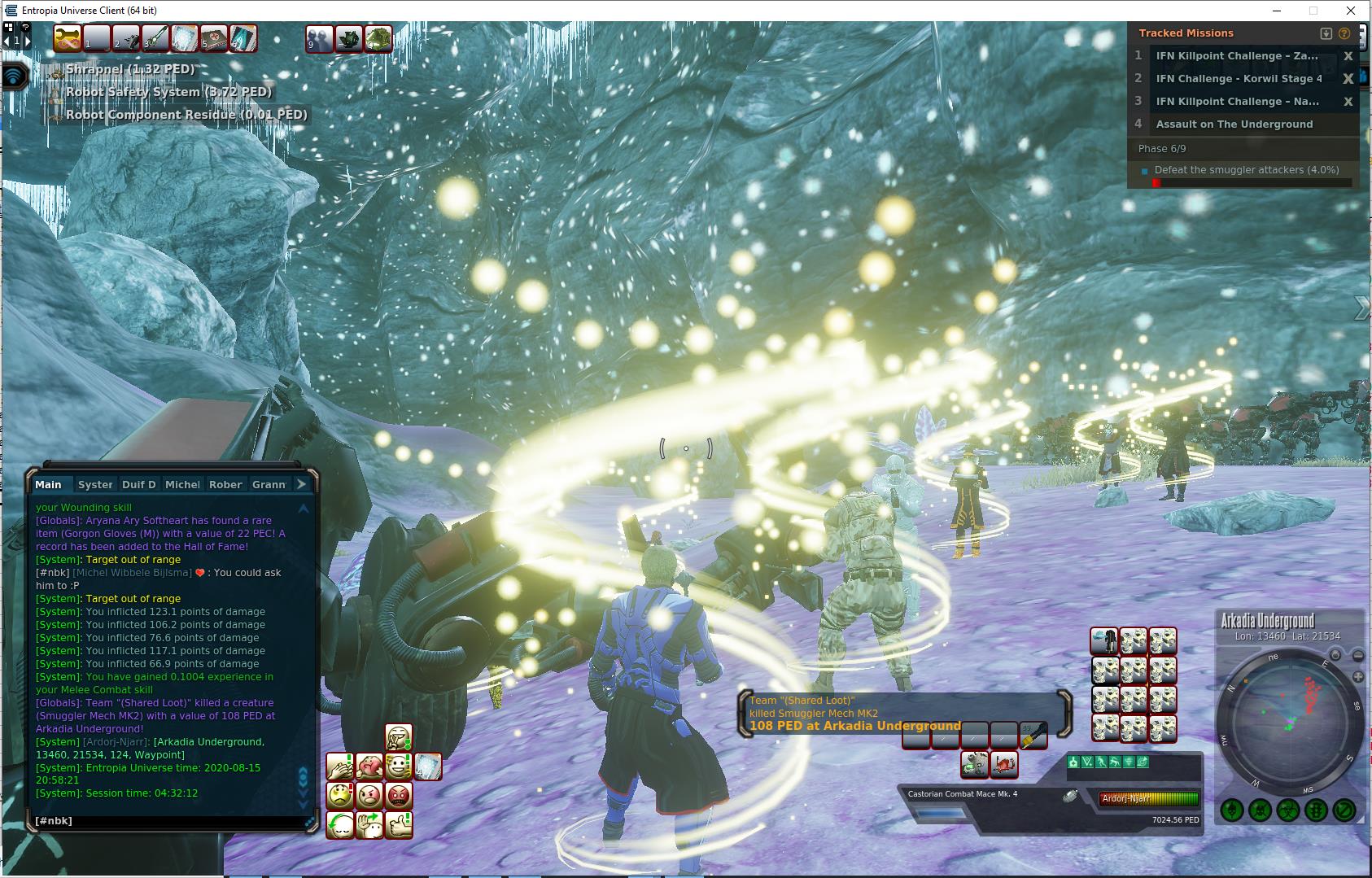Open the Michel chat tab

[182, 484]
